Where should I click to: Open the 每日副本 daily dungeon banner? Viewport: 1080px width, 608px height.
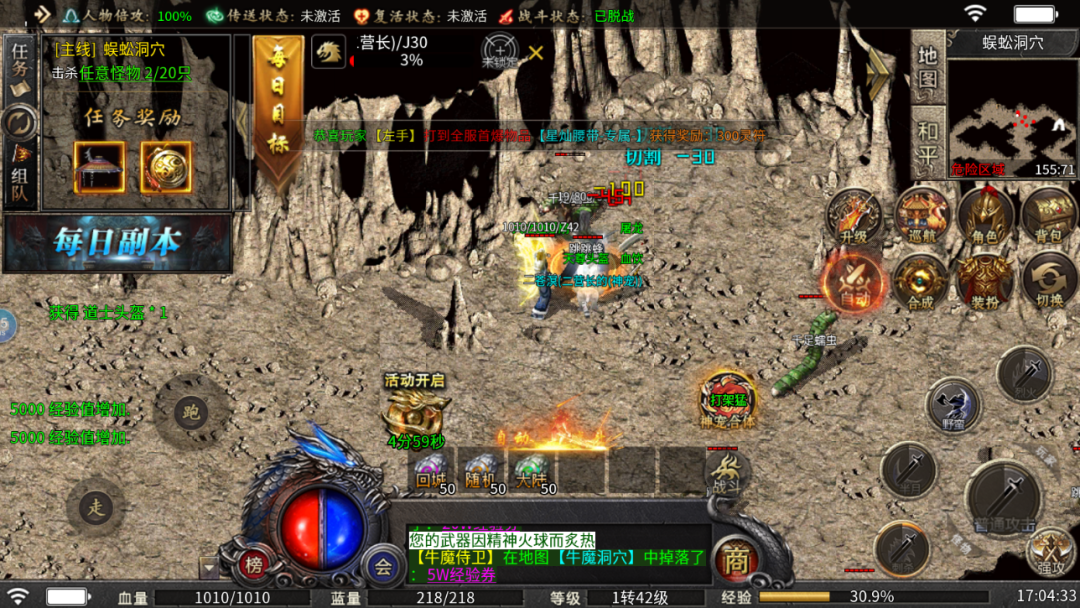pos(117,243)
